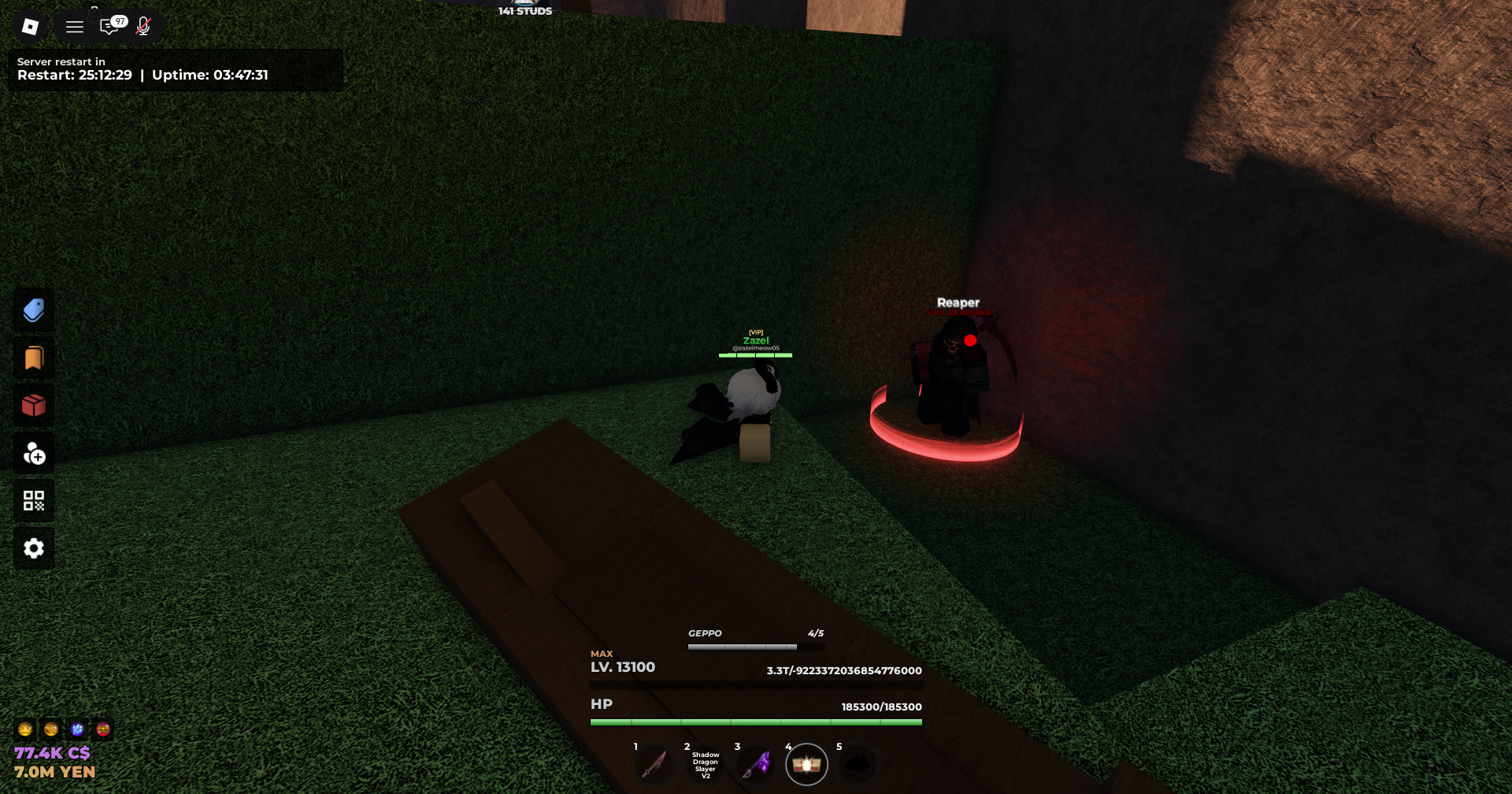1512x794 pixels.
Task: Open the settings gear icon
Action: coord(34,547)
